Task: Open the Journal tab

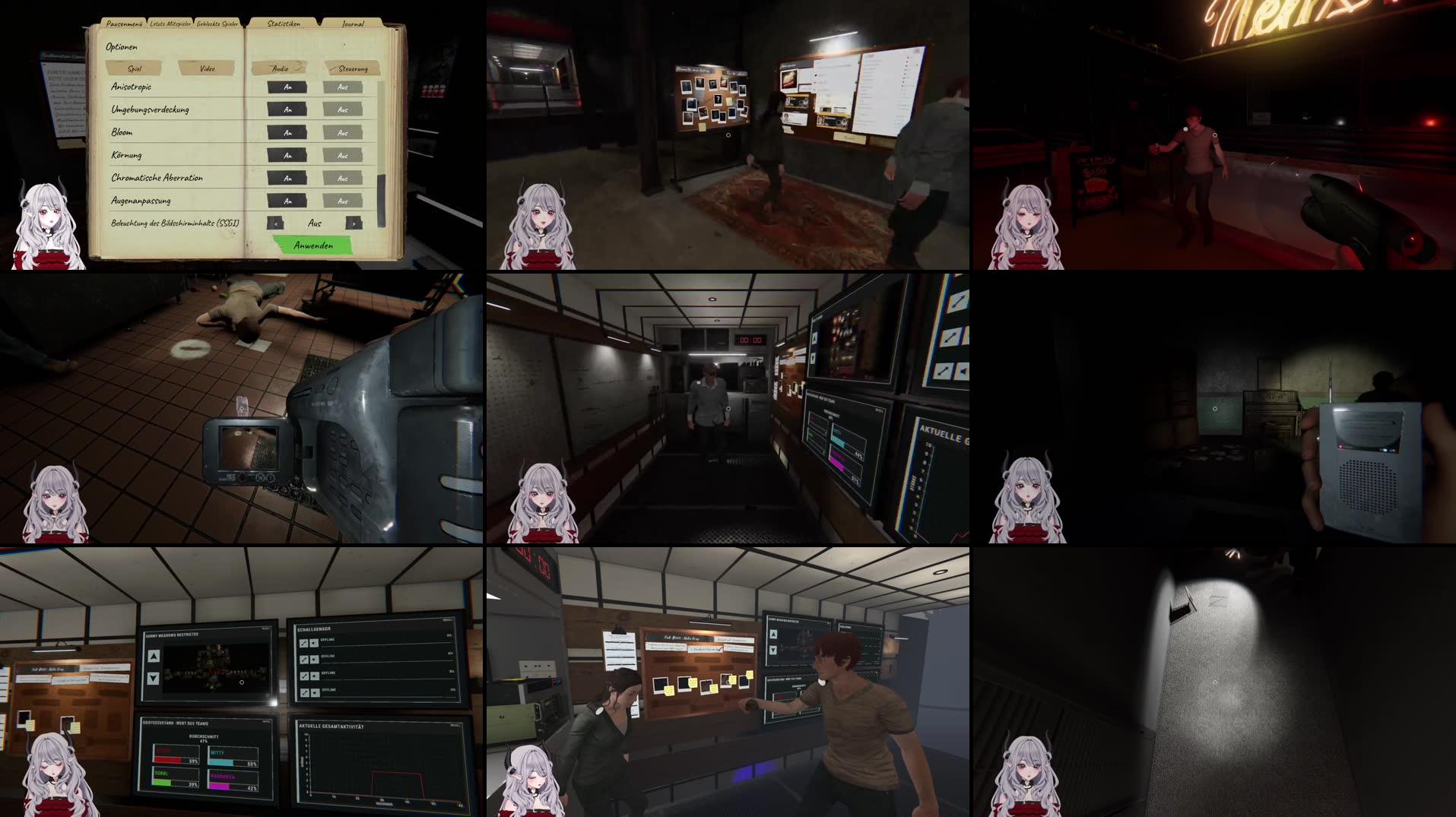Action: click(353, 24)
